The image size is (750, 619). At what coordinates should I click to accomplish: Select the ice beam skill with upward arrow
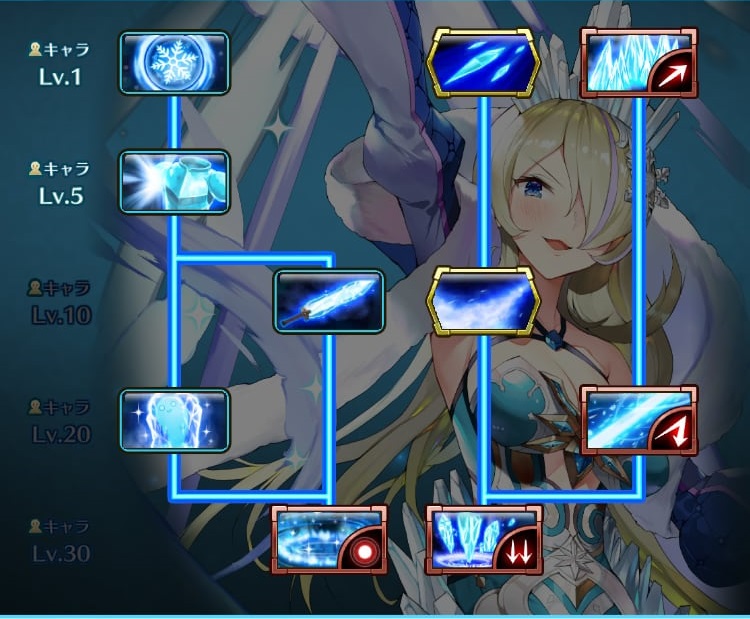pos(639,420)
